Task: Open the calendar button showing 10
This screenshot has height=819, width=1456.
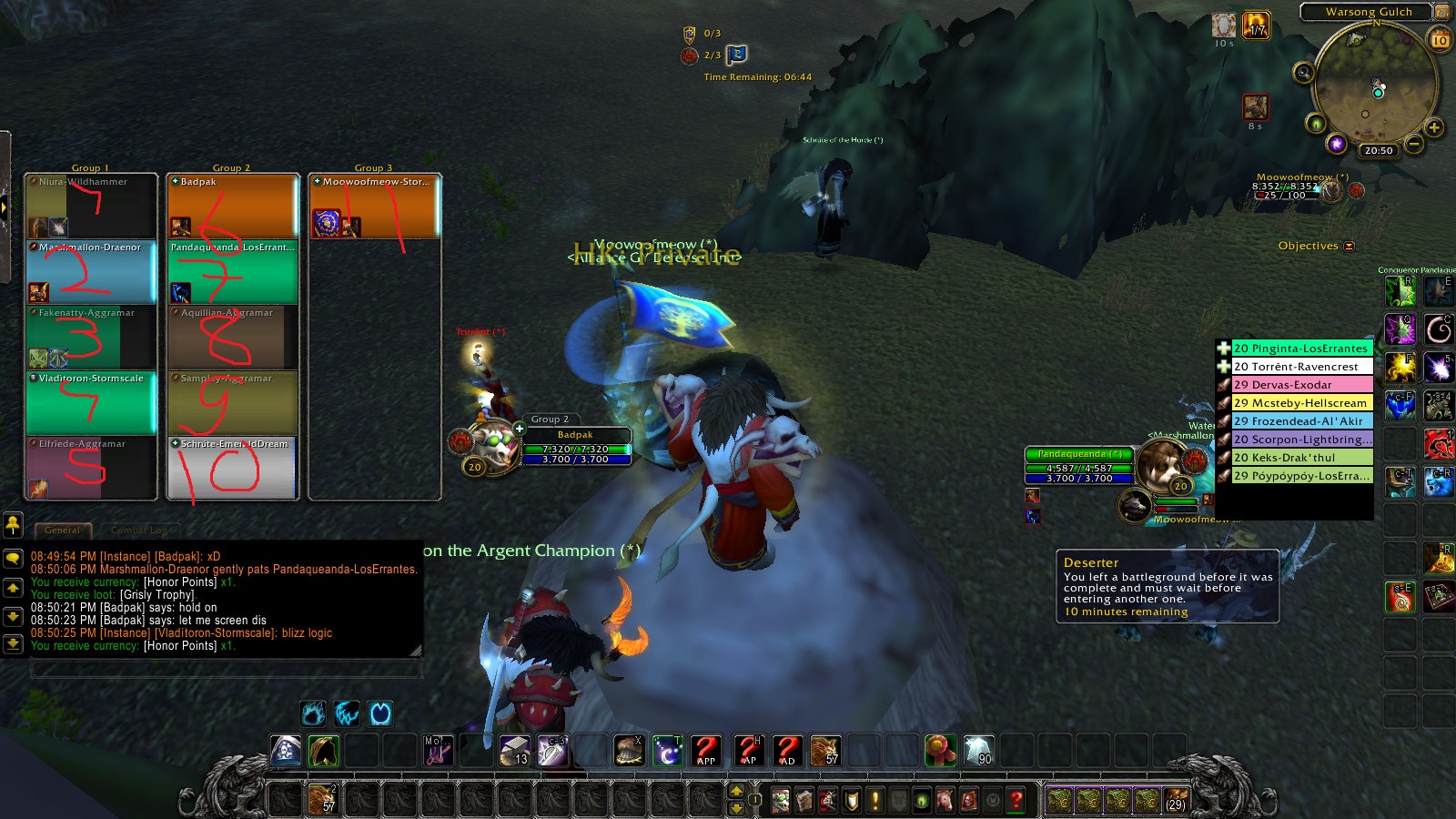Action: click(x=1441, y=40)
